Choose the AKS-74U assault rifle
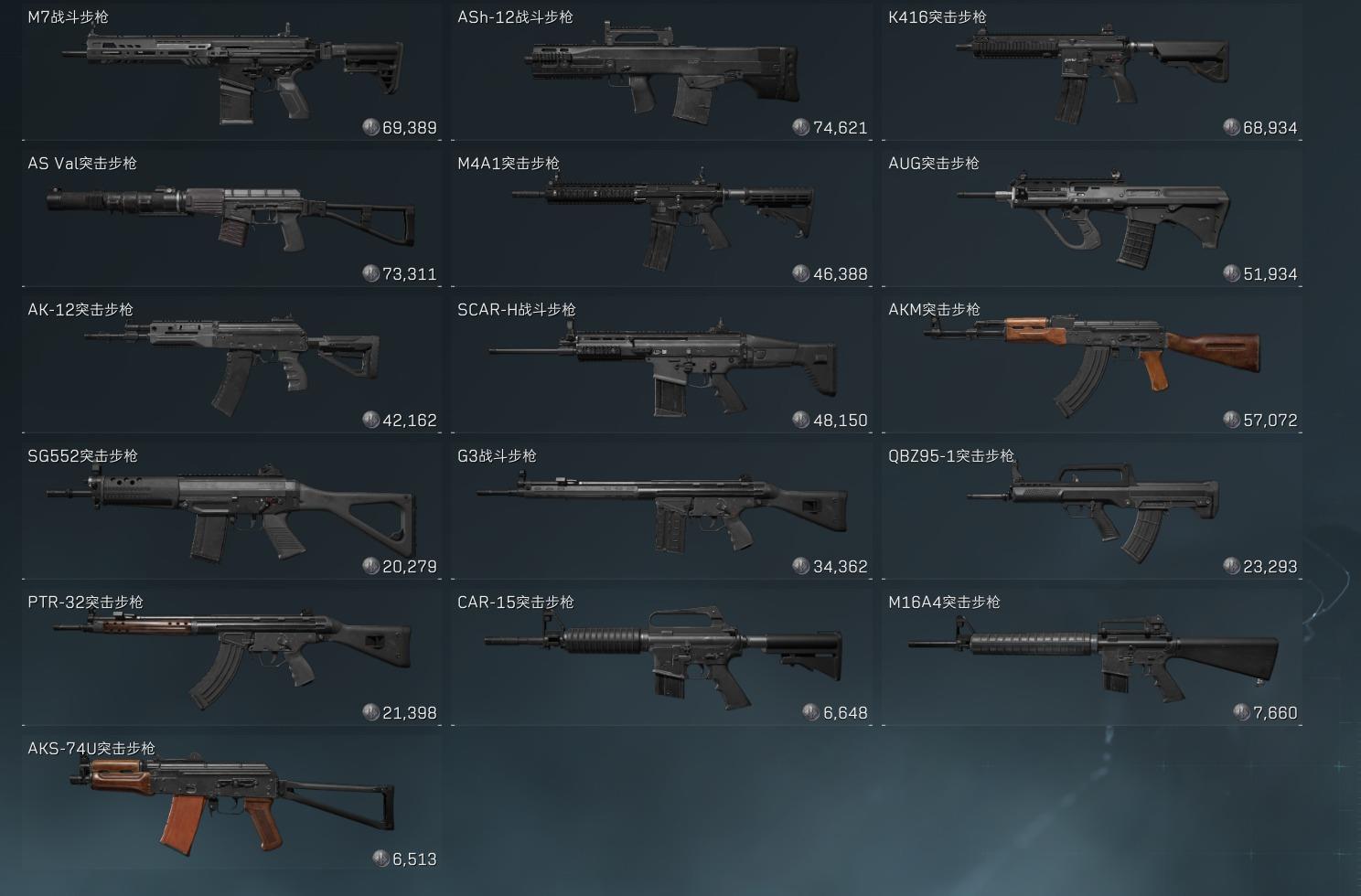Screen dimensions: 1361x896 click(x=231, y=805)
